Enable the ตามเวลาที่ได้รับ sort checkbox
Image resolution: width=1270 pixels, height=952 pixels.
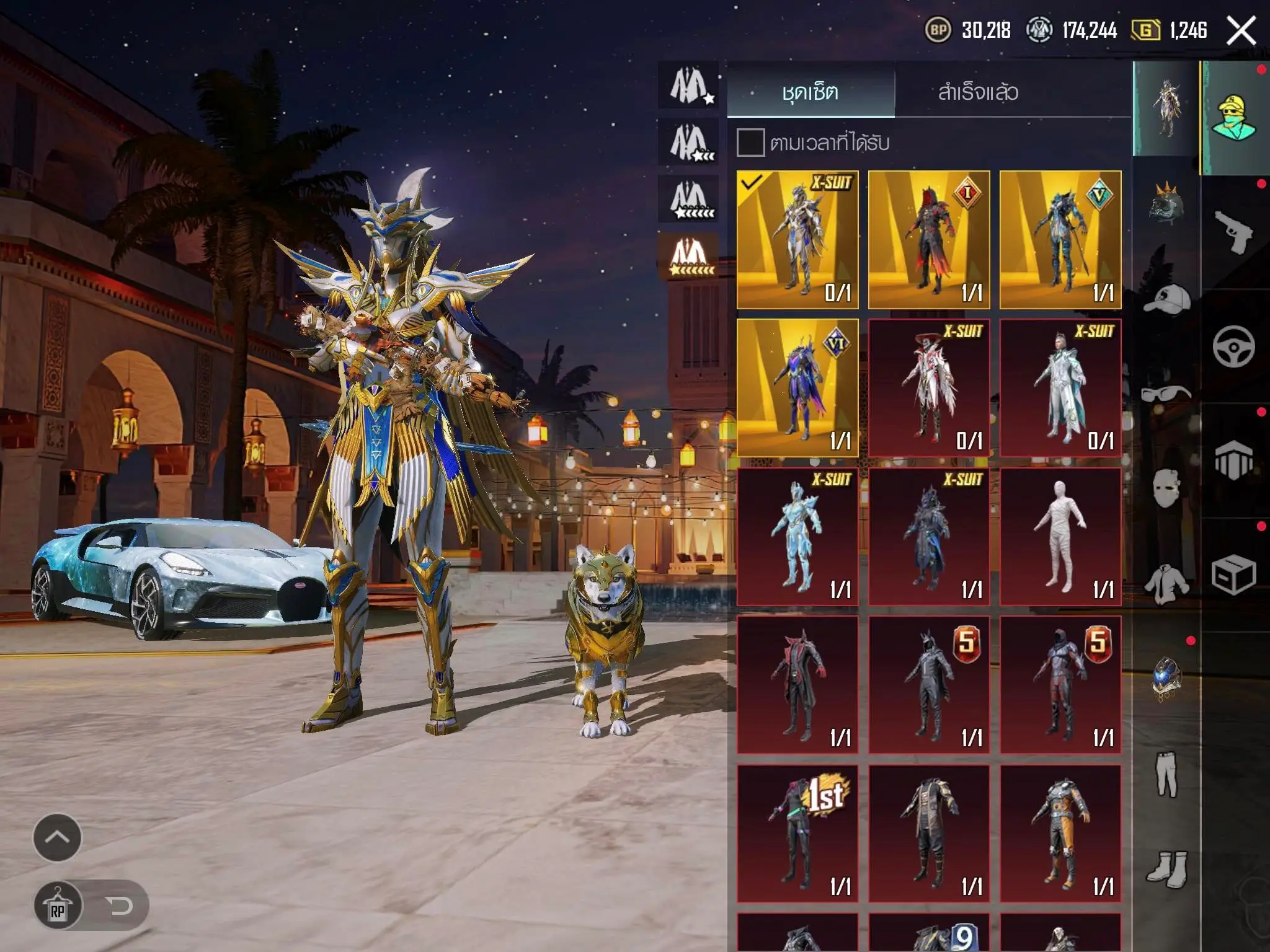752,144
